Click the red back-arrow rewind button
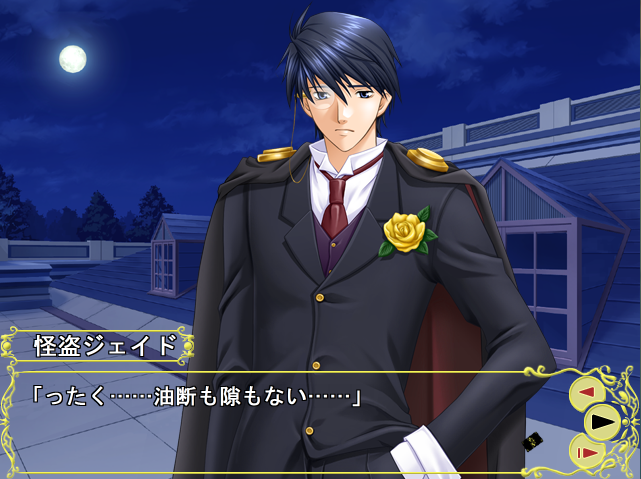 (587, 393)
